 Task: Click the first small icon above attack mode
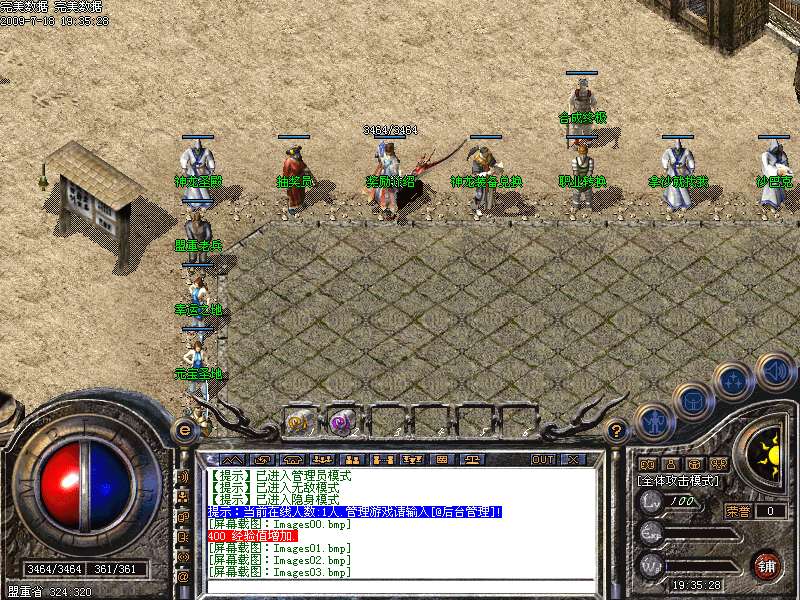coord(645,465)
